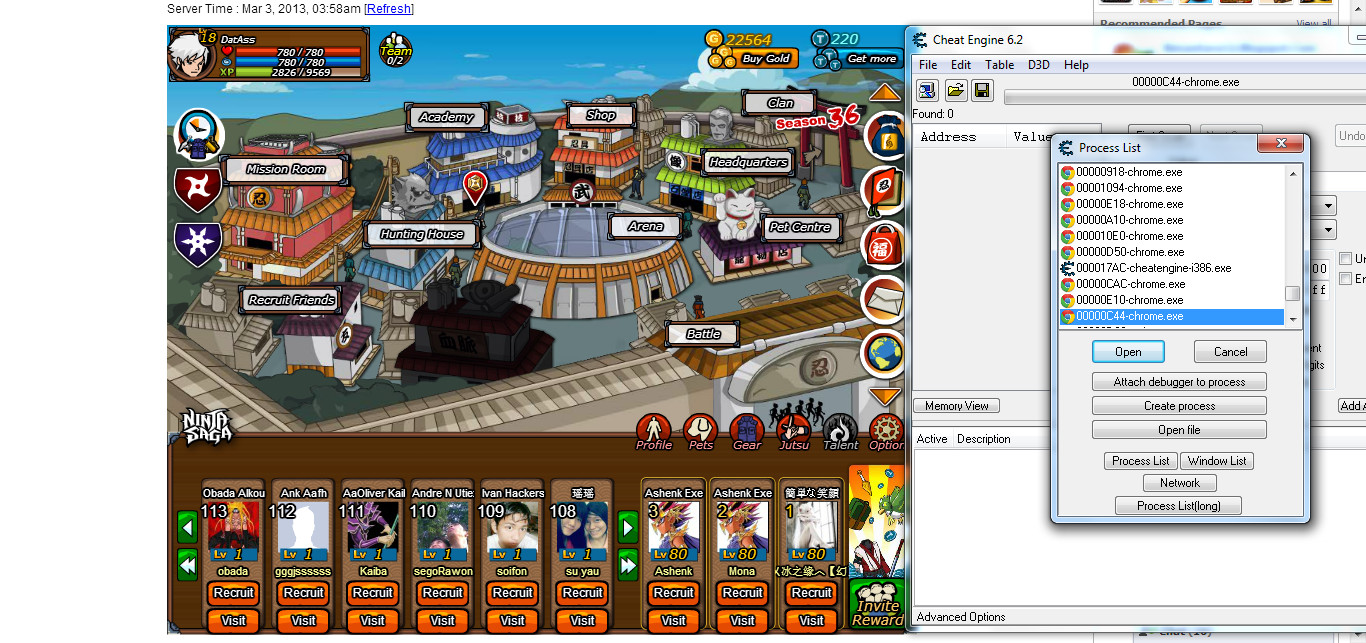The height and width of the screenshot is (643, 1366).
Task: Open the Pet Centre
Action: click(800, 227)
